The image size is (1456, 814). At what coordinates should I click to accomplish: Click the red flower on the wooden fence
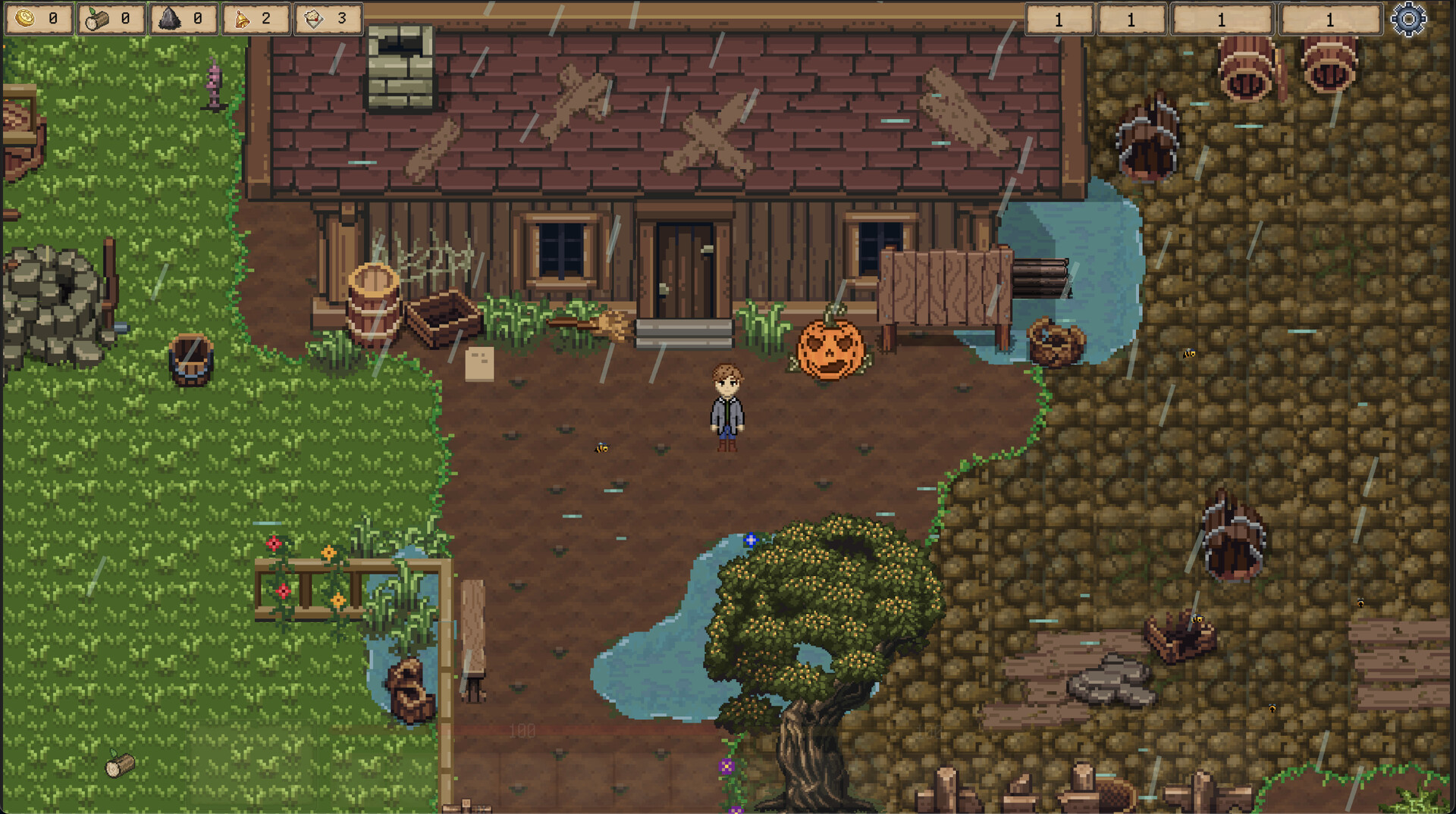273,543
